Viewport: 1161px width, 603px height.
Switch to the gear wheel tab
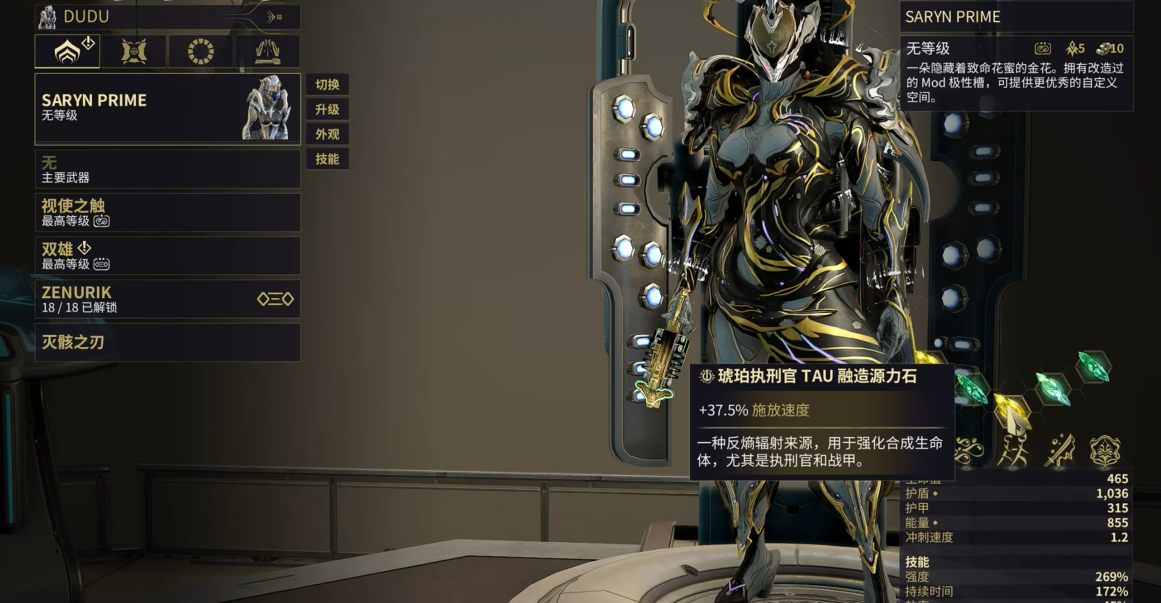[201, 51]
